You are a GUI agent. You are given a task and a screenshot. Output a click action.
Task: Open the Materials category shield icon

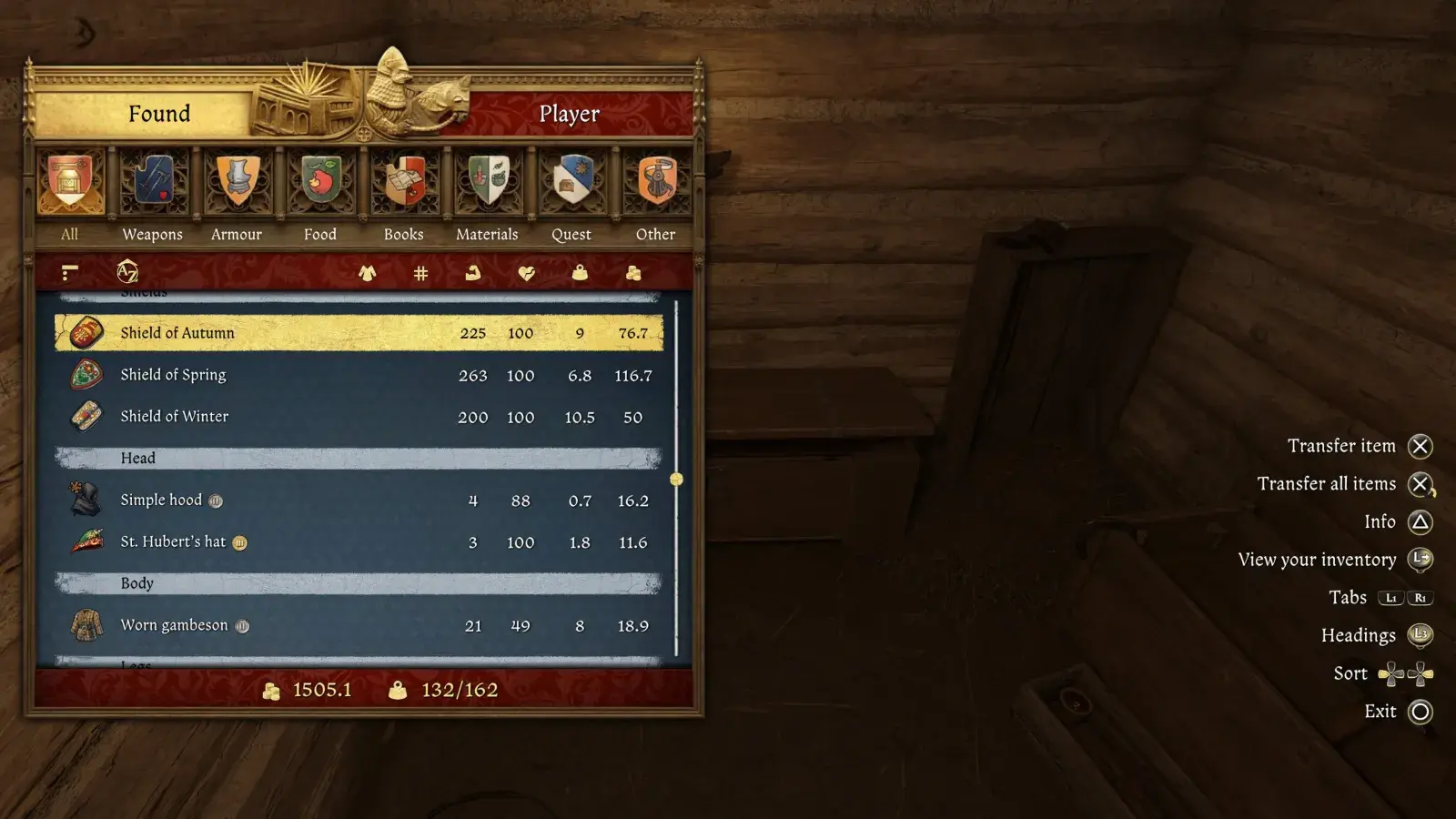click(487, 182)
